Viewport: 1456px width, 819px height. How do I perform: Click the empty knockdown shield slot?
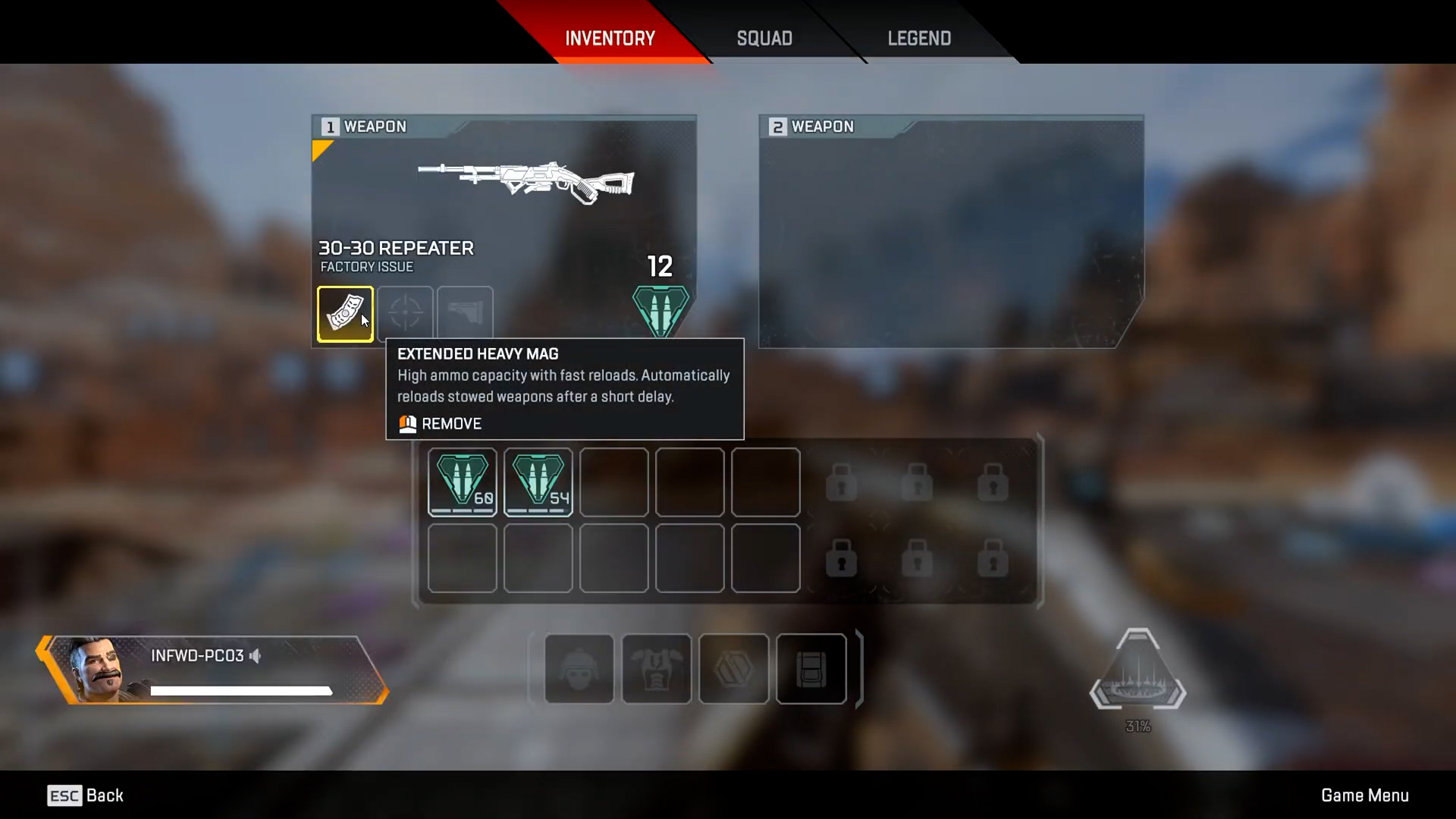(x=733, y=669)
